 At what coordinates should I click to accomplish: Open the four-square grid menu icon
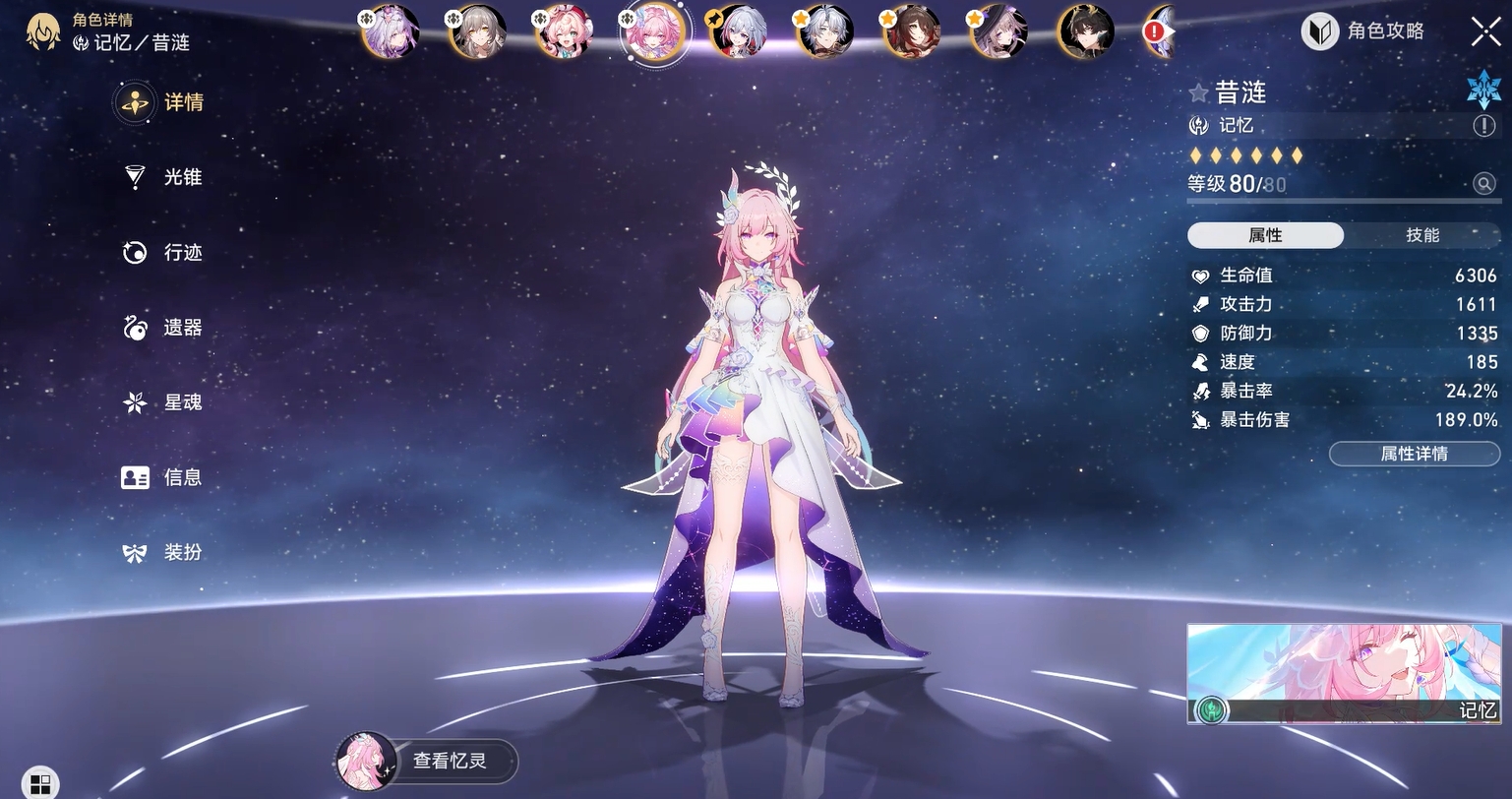40,783
